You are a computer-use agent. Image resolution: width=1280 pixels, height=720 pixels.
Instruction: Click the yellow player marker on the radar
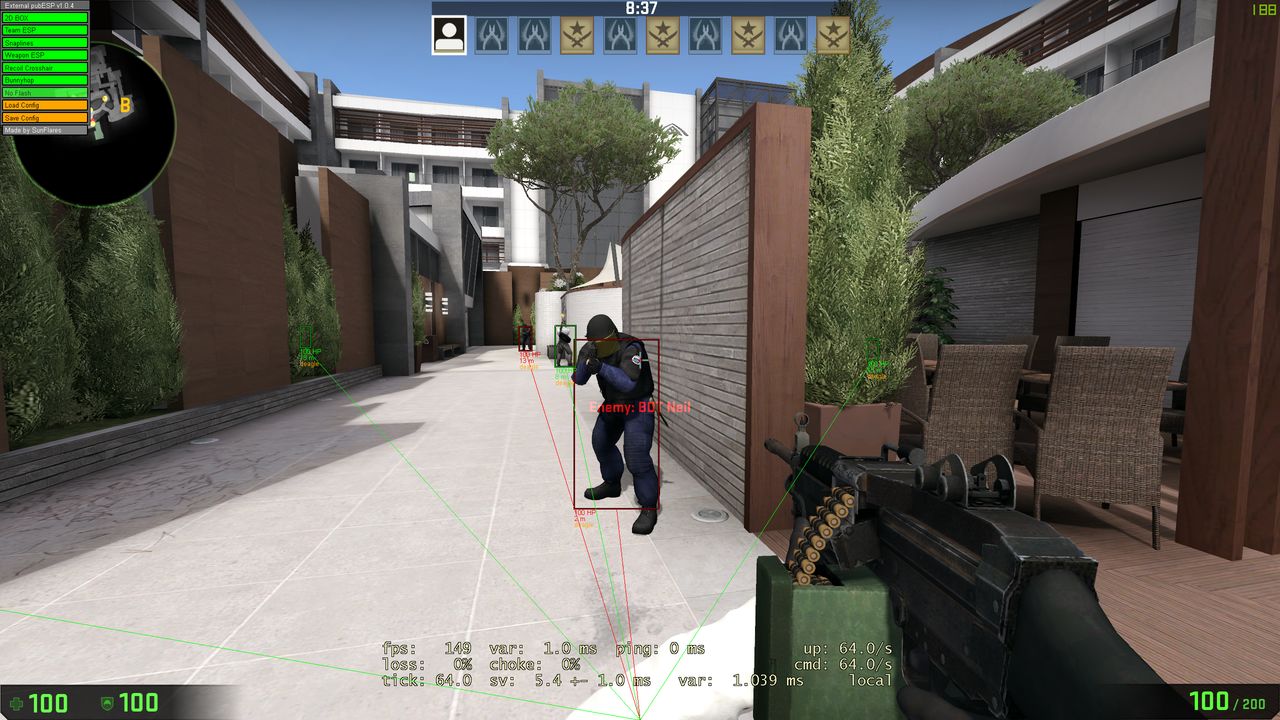coord(105,98)
